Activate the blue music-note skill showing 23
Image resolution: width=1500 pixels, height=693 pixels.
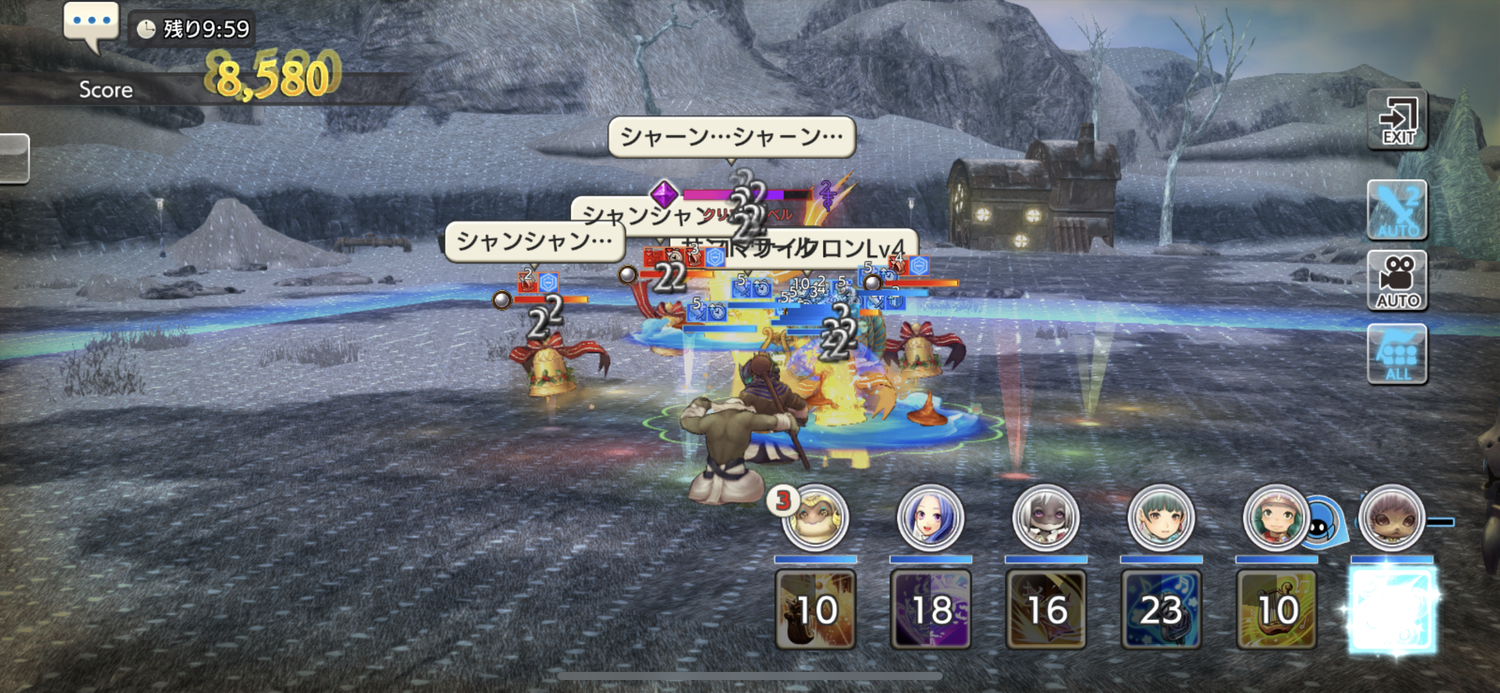(x=1161, y=609)
